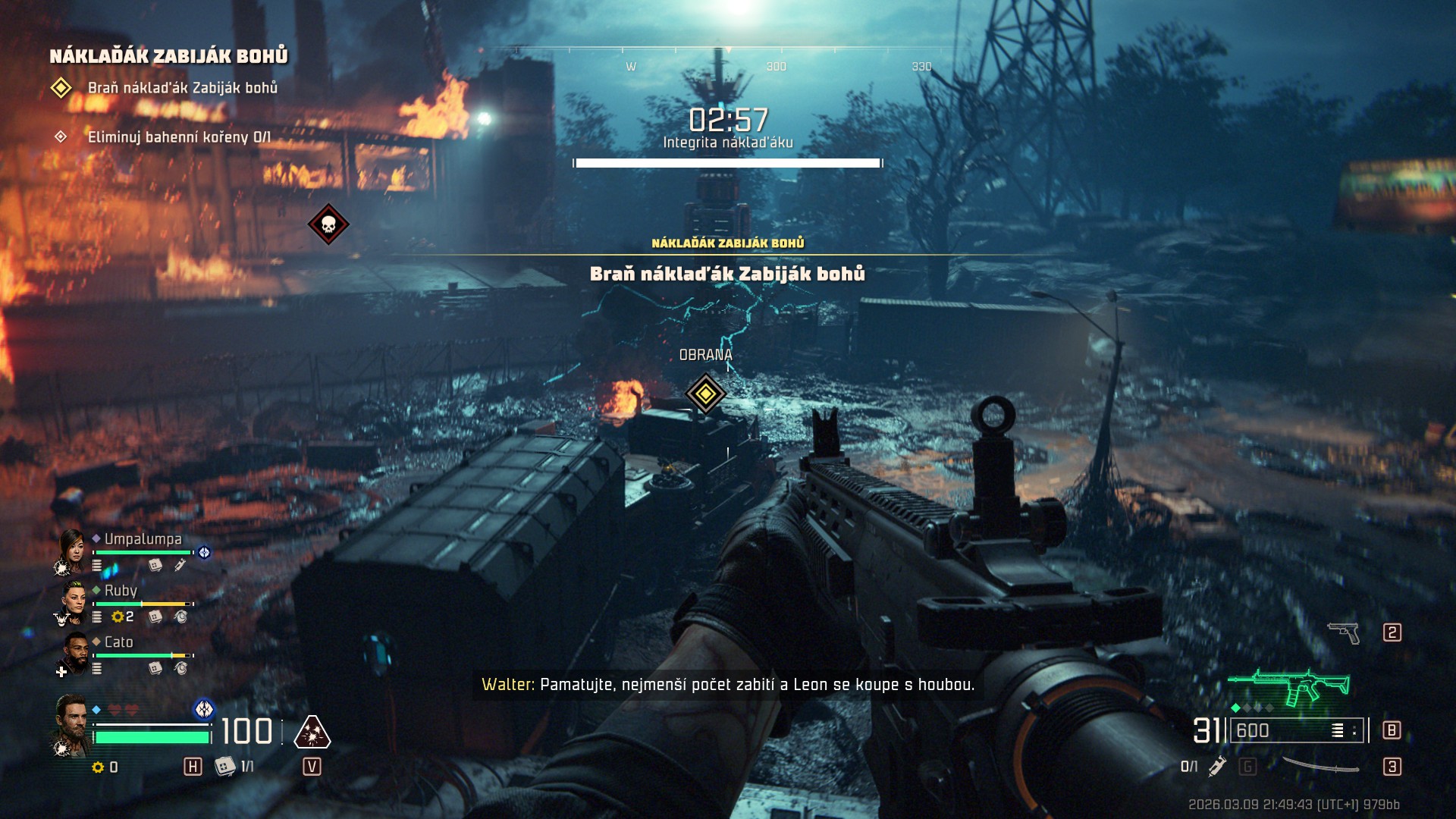Select the Eliminuj bahenní kořeny secondary objective

(179, 137)
